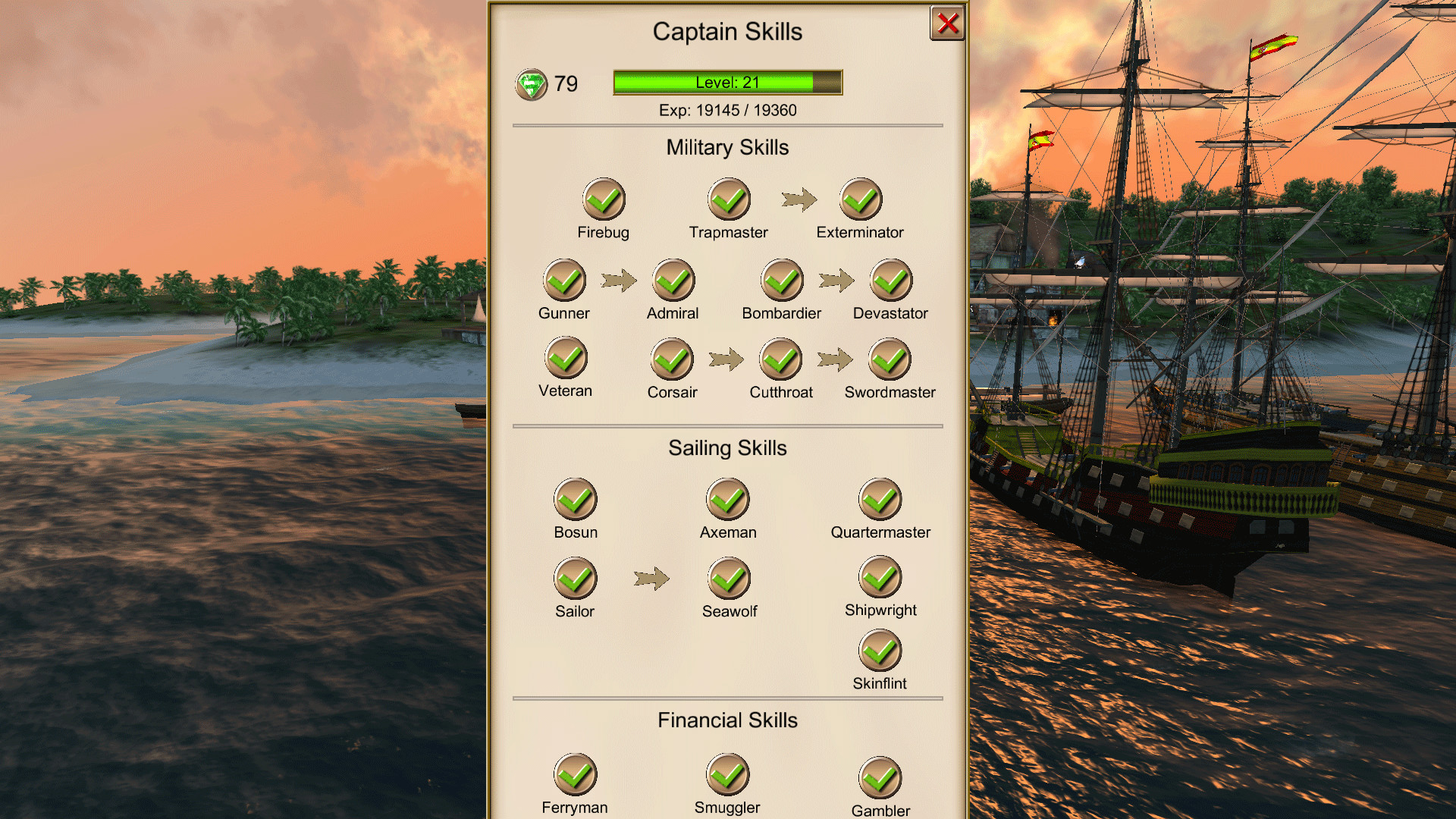Select the Exterminator skill
Screen dimensions: 1456x819
(x=860, y=200)
